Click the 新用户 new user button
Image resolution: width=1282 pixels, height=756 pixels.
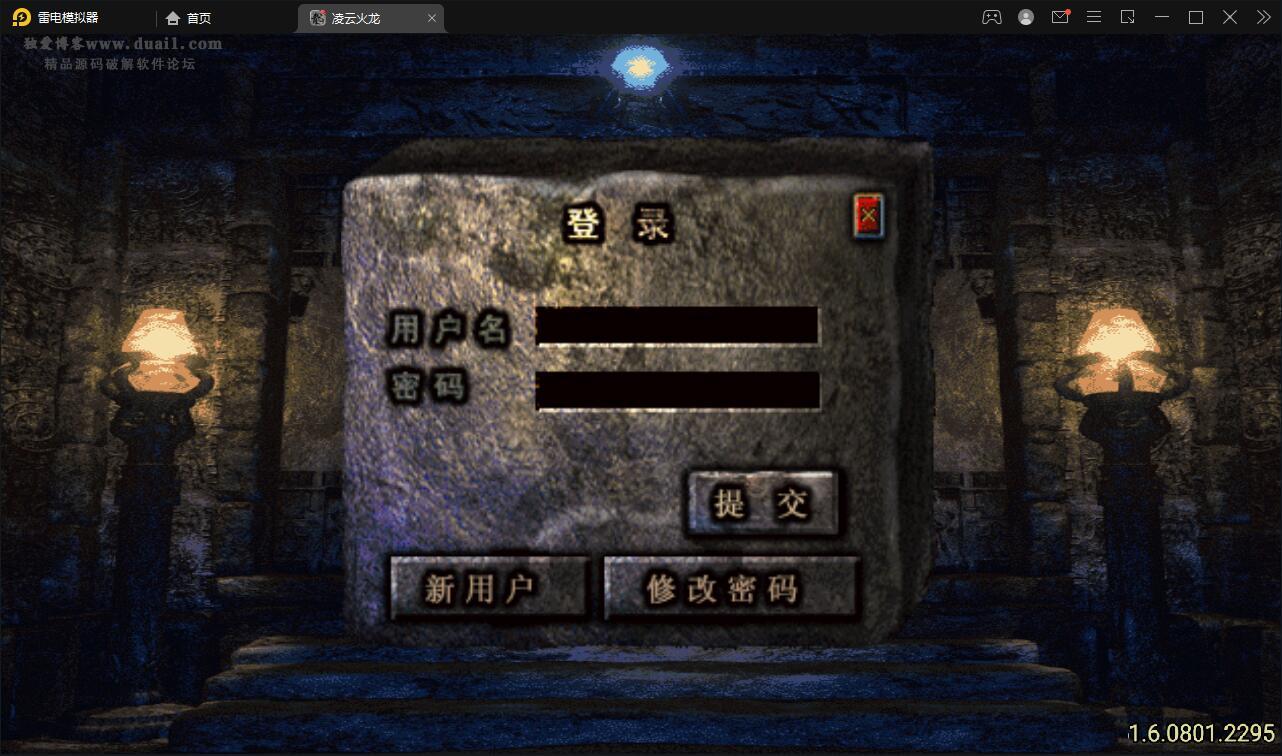click(489, 588)
